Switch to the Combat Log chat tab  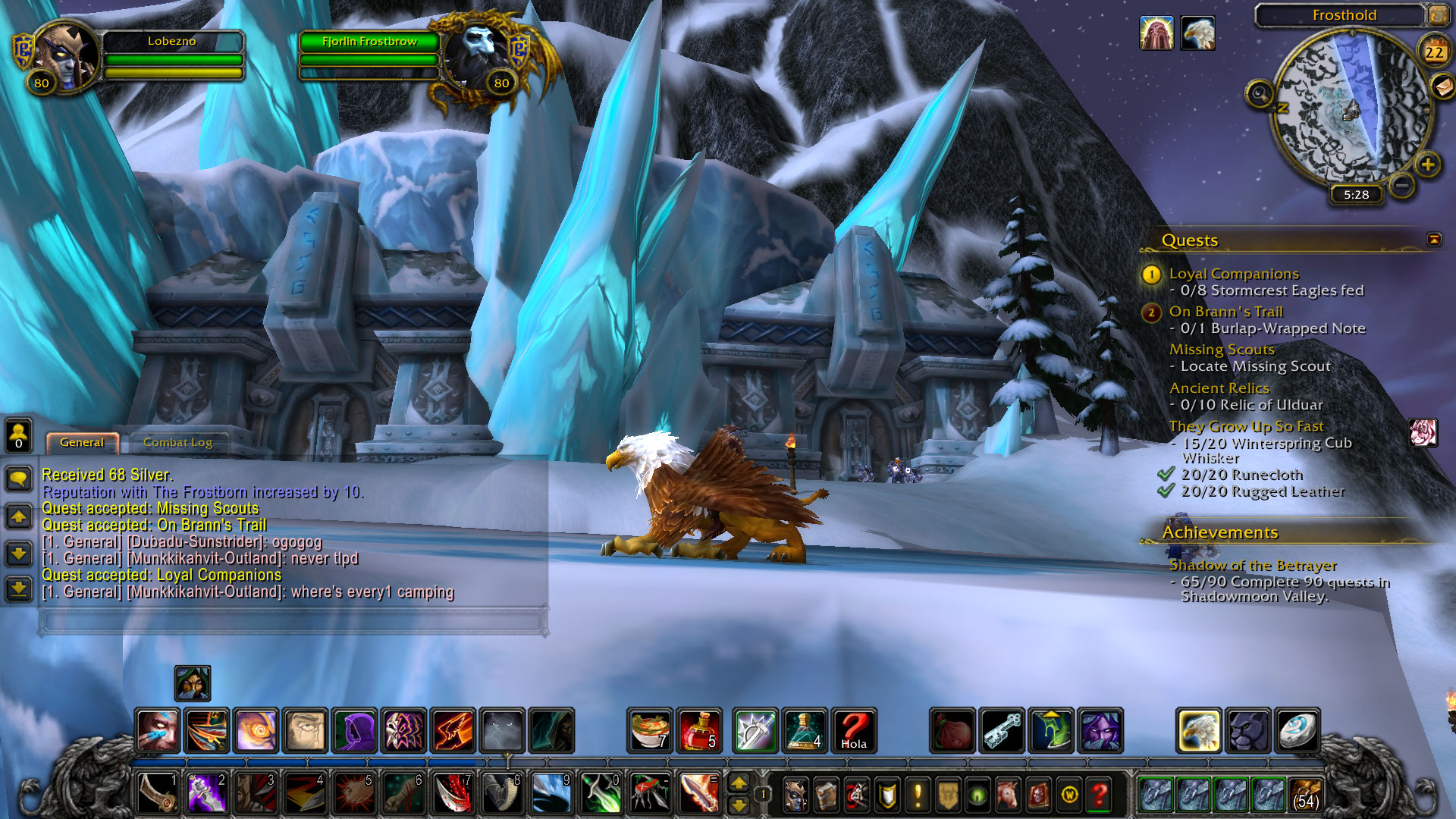coord(178,443)
